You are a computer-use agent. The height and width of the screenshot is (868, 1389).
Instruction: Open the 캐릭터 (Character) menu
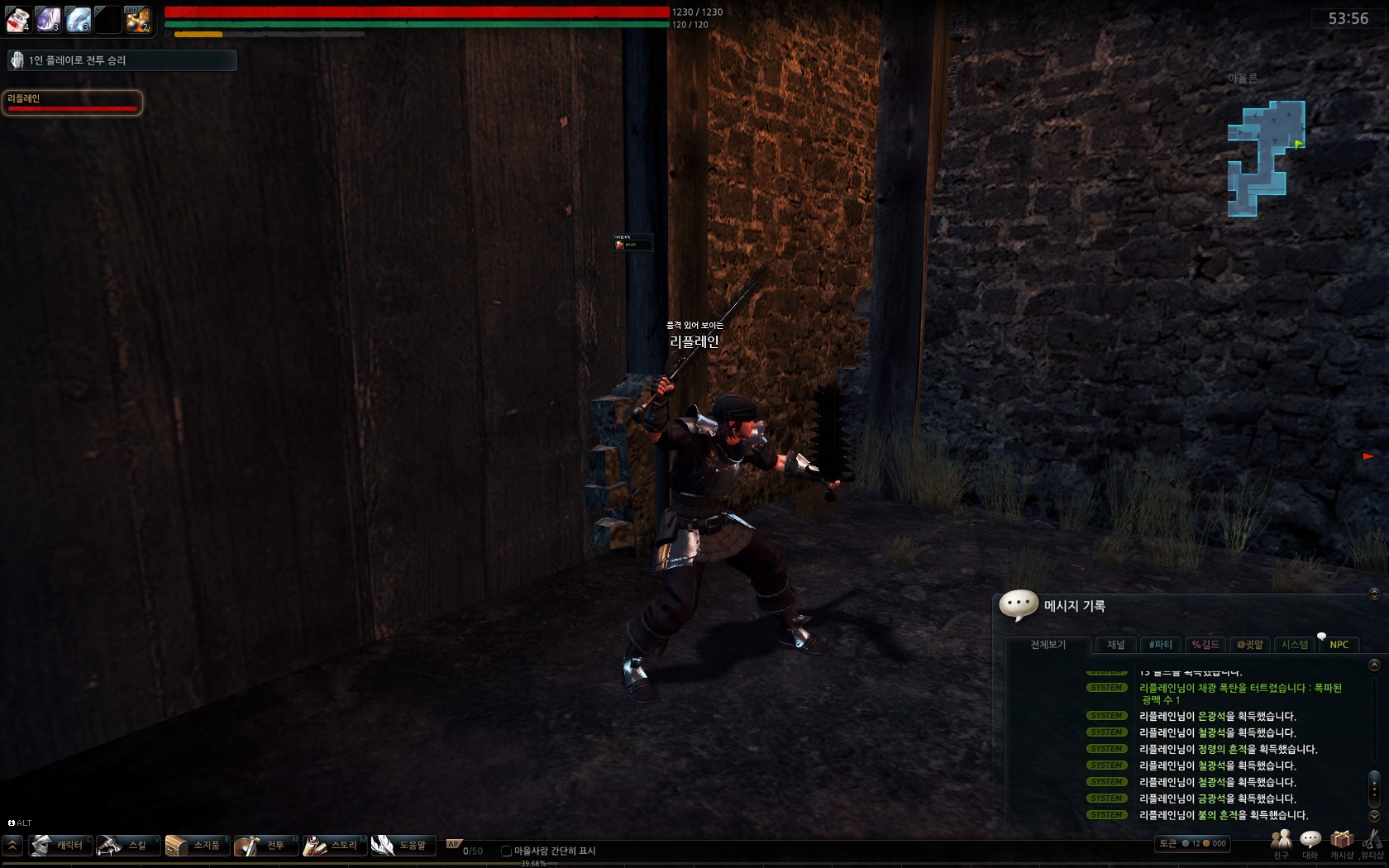(x=61, y=845)
